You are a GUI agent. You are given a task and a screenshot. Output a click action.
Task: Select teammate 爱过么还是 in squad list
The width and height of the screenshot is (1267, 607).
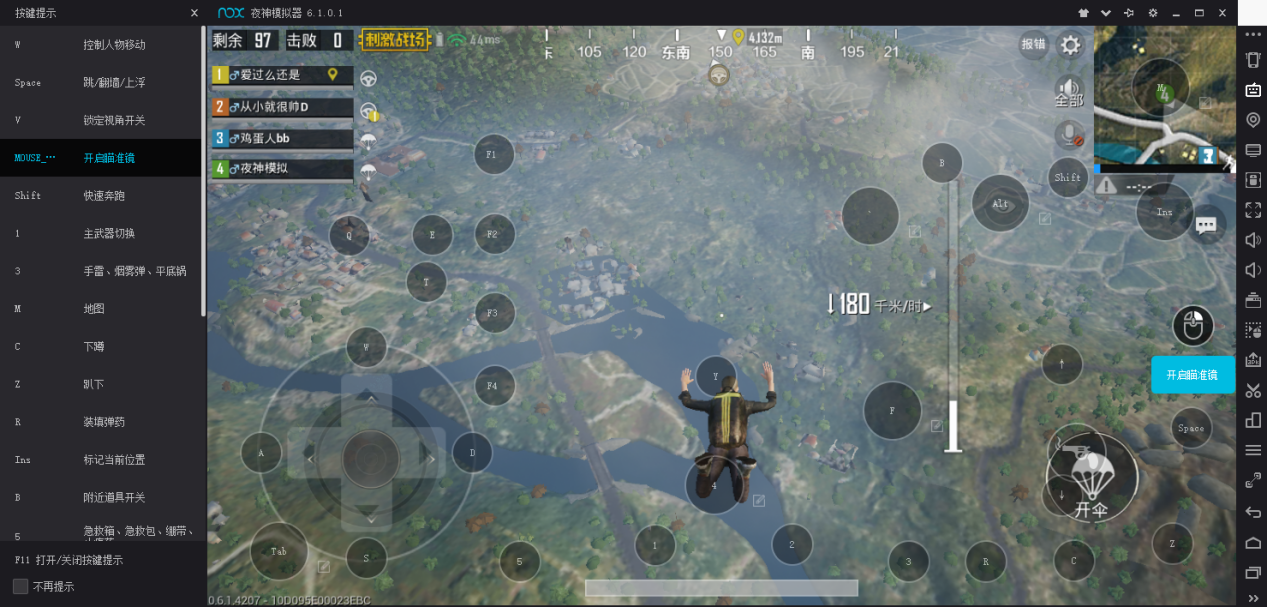pos(282,75)
